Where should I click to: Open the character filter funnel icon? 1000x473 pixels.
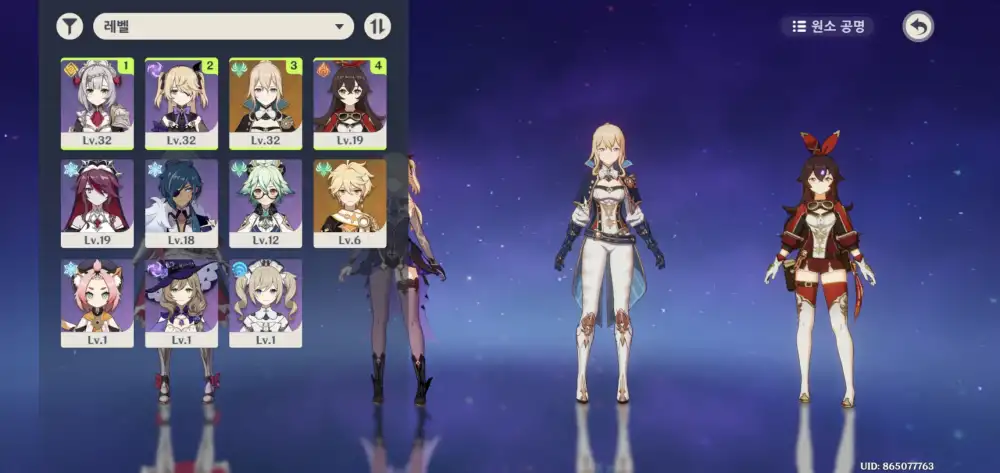69,26
